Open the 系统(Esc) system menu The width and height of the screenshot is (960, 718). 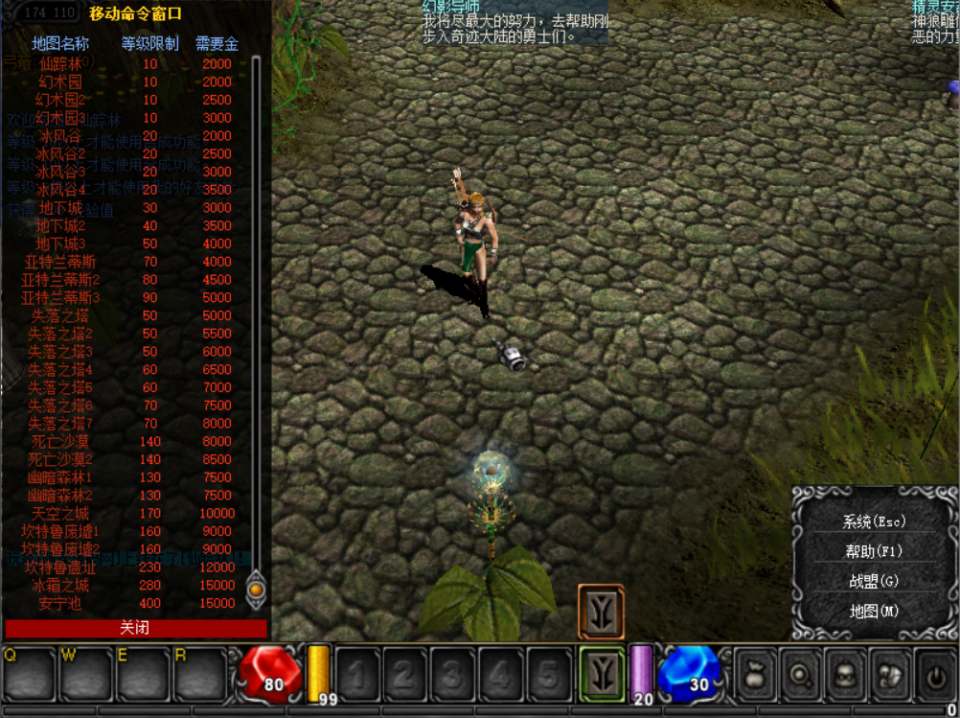873,521
